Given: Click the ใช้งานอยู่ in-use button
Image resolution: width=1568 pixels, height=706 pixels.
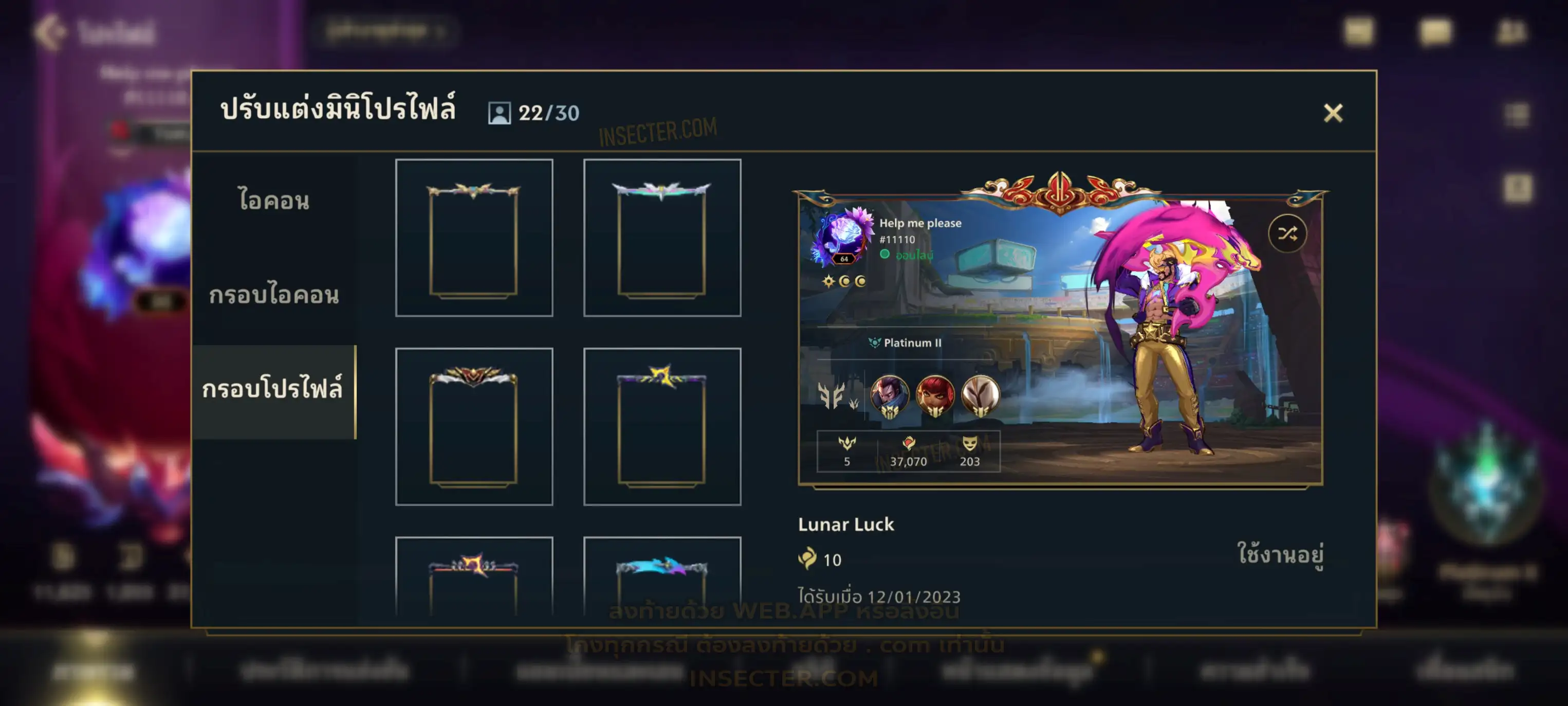Looking at the screenshot, I should point(1280,554).
